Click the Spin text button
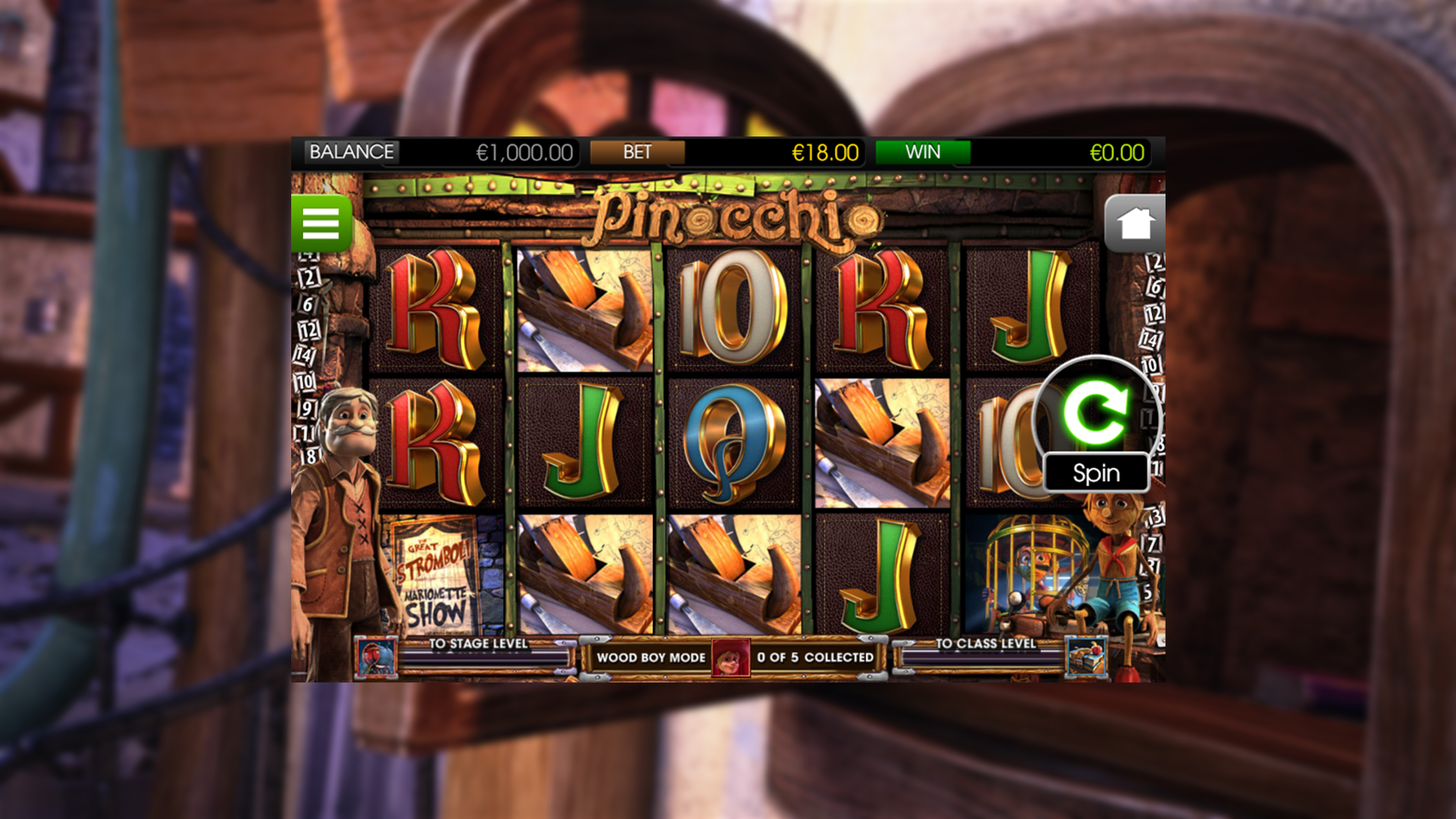 (x=1095, y=473)
